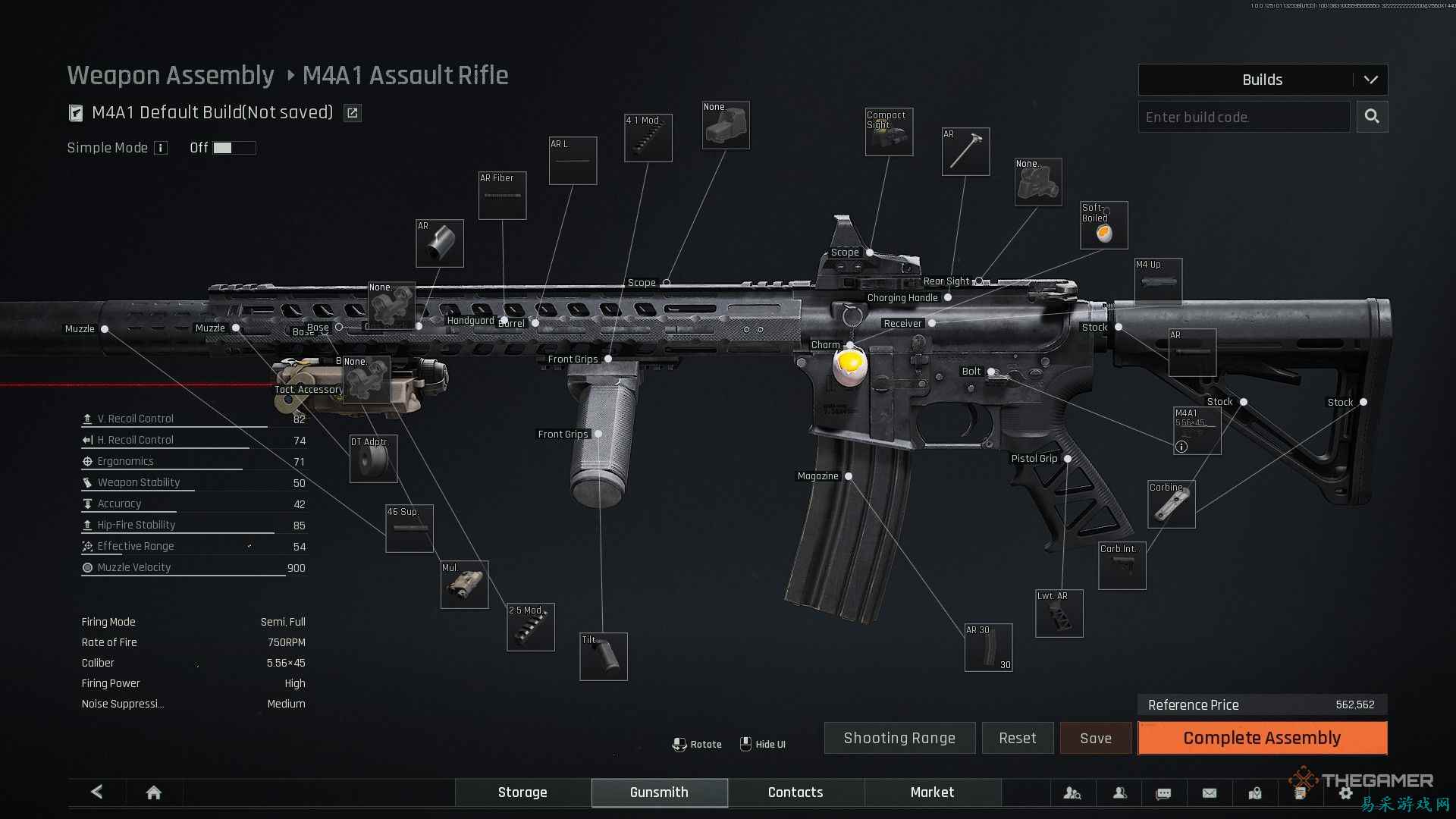Image resolution: width=1456 pixels, height=819 pixels.
Task: Open the settings gear icon
Action: [1345, 793]
